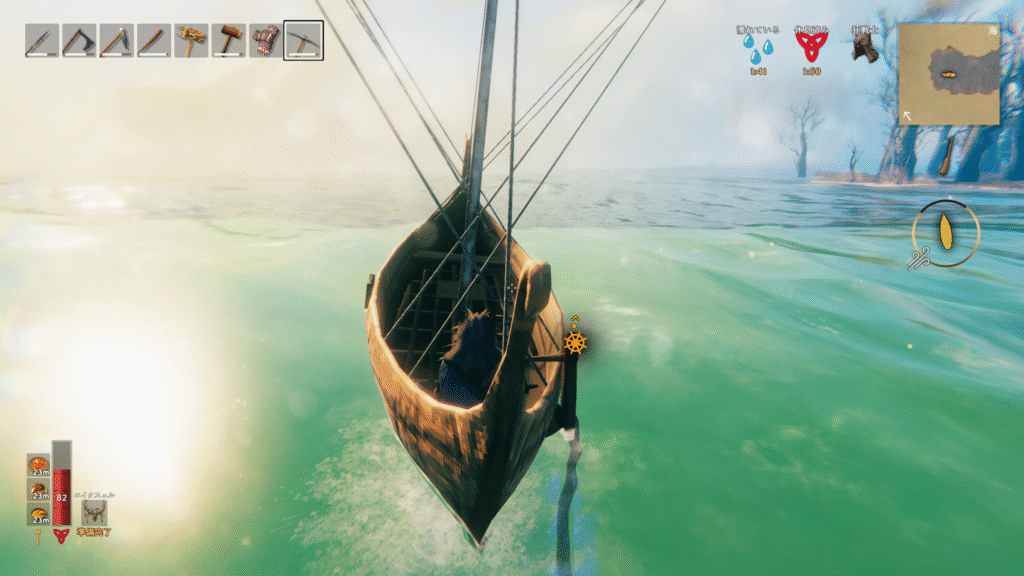This screenshot has width=1024, height=576.
Task: Click the wet status water drops icon
Action: coord(765,48)
